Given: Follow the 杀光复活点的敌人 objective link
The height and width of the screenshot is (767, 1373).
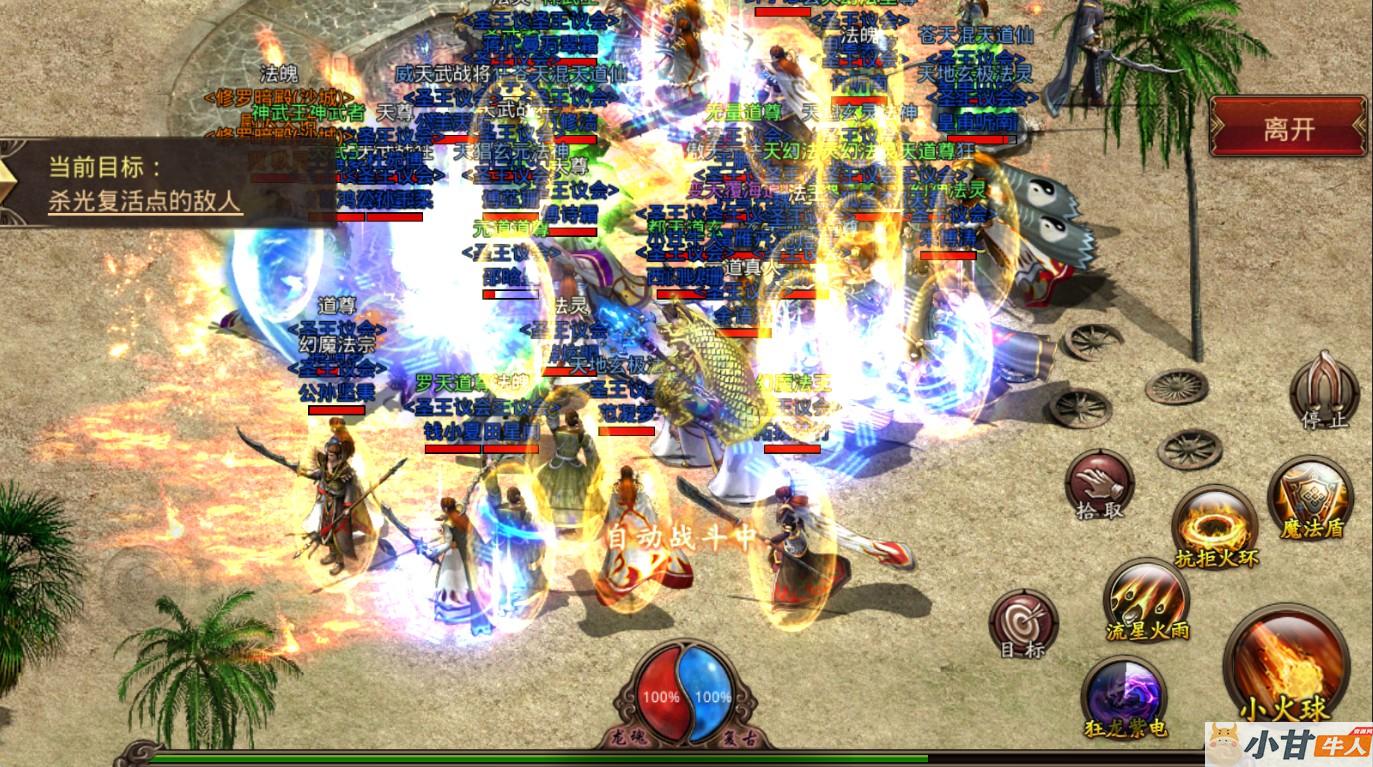Looking at the screenshot, I should pos(145,200).
